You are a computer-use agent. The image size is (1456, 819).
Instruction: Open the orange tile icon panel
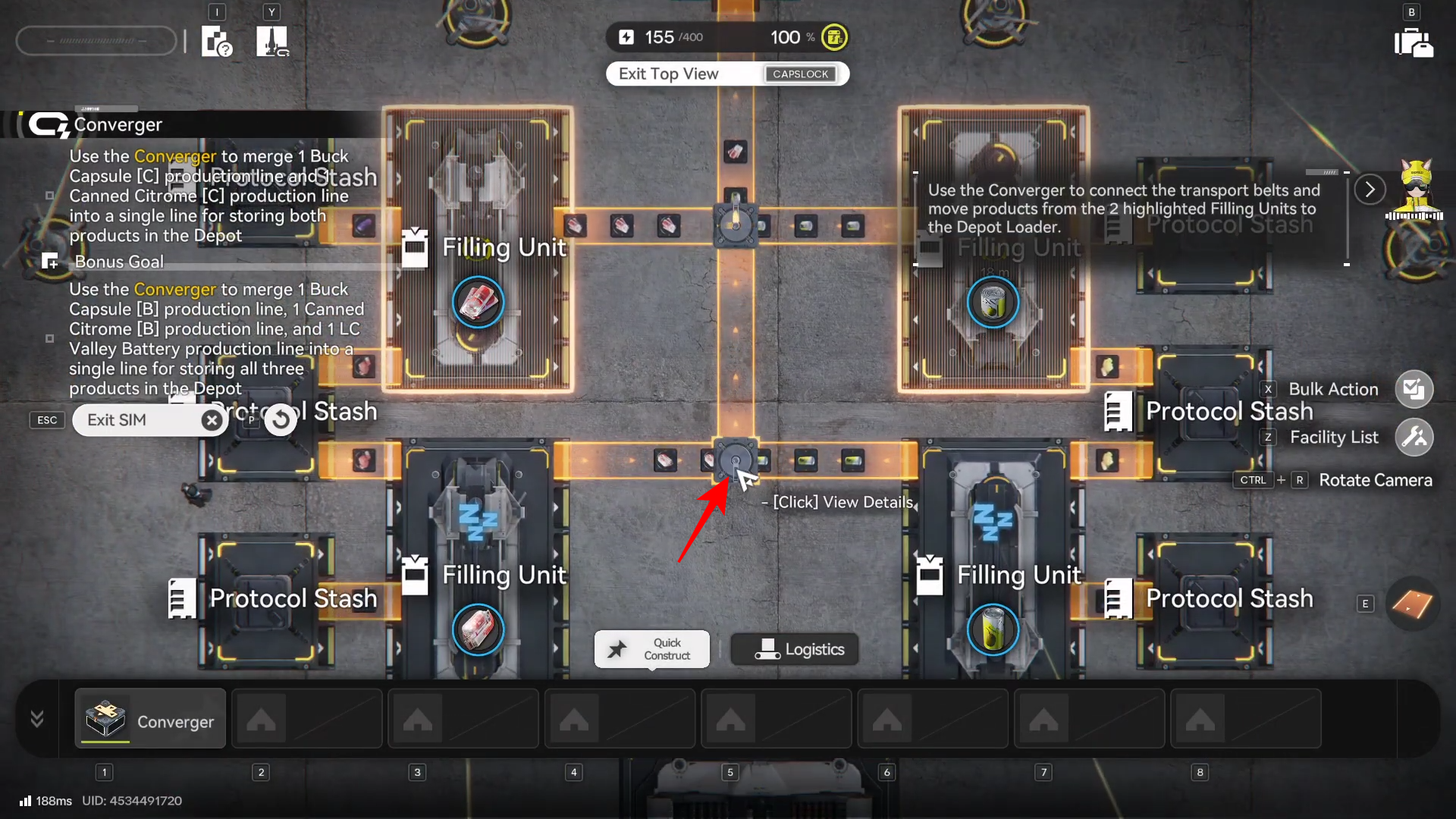pos(1412,604)
